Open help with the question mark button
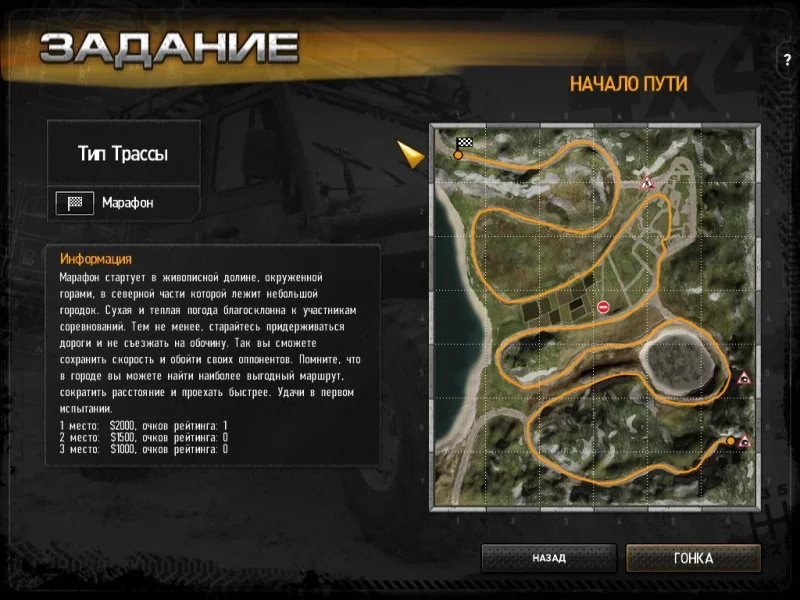800x600 pixels. [787, 60]
